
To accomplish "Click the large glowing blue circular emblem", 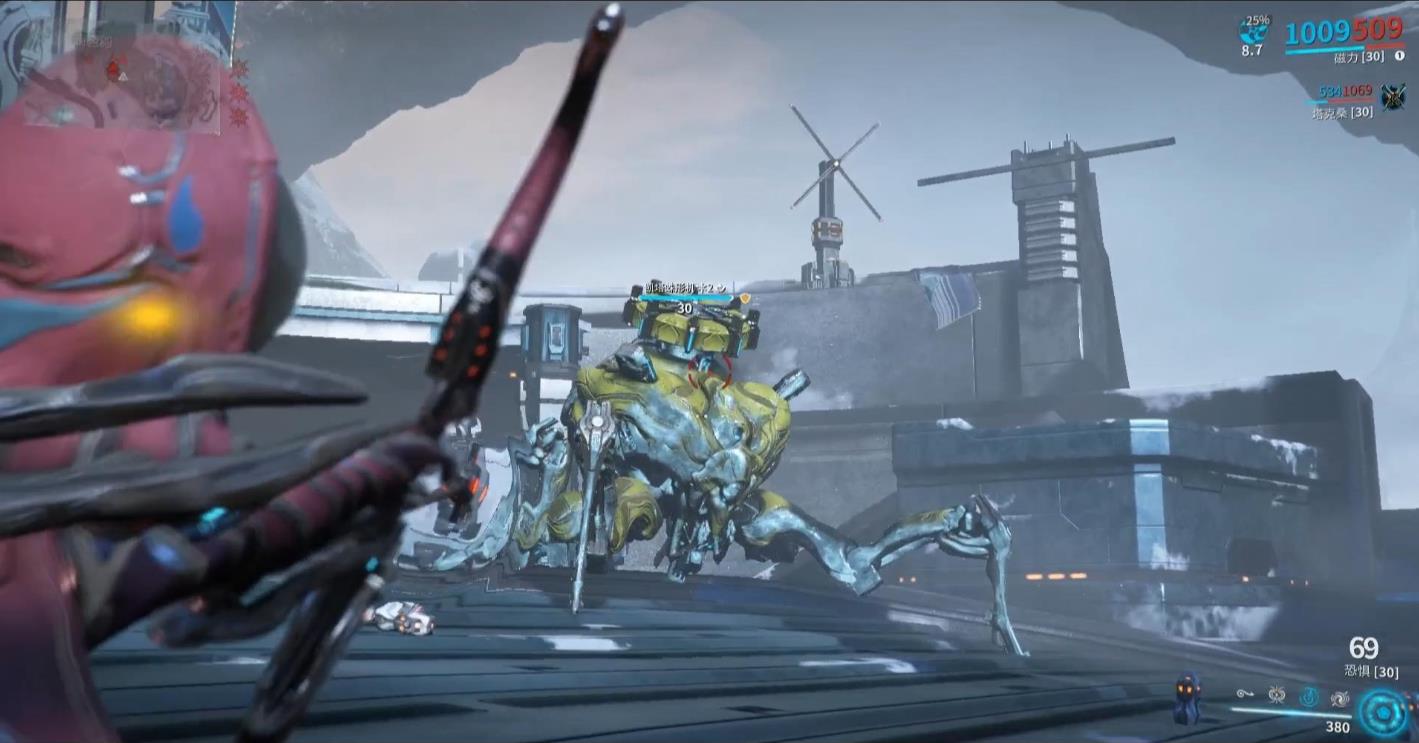I will 1383,713.
